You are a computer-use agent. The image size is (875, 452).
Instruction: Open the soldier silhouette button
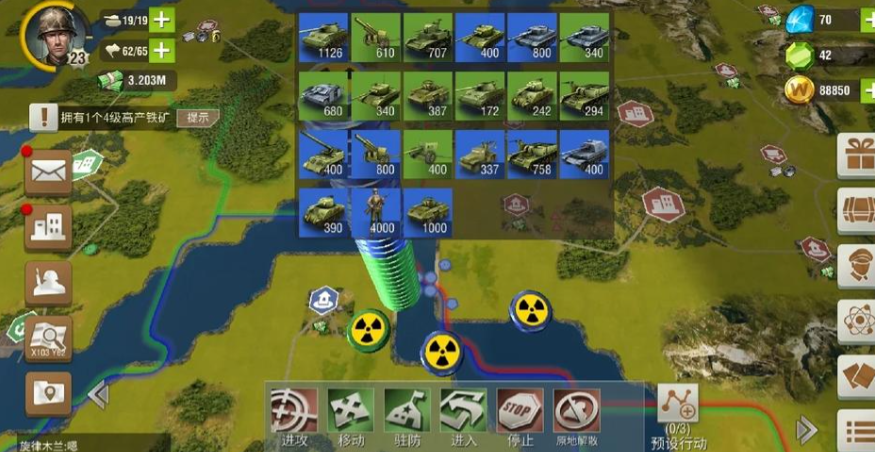48,282
